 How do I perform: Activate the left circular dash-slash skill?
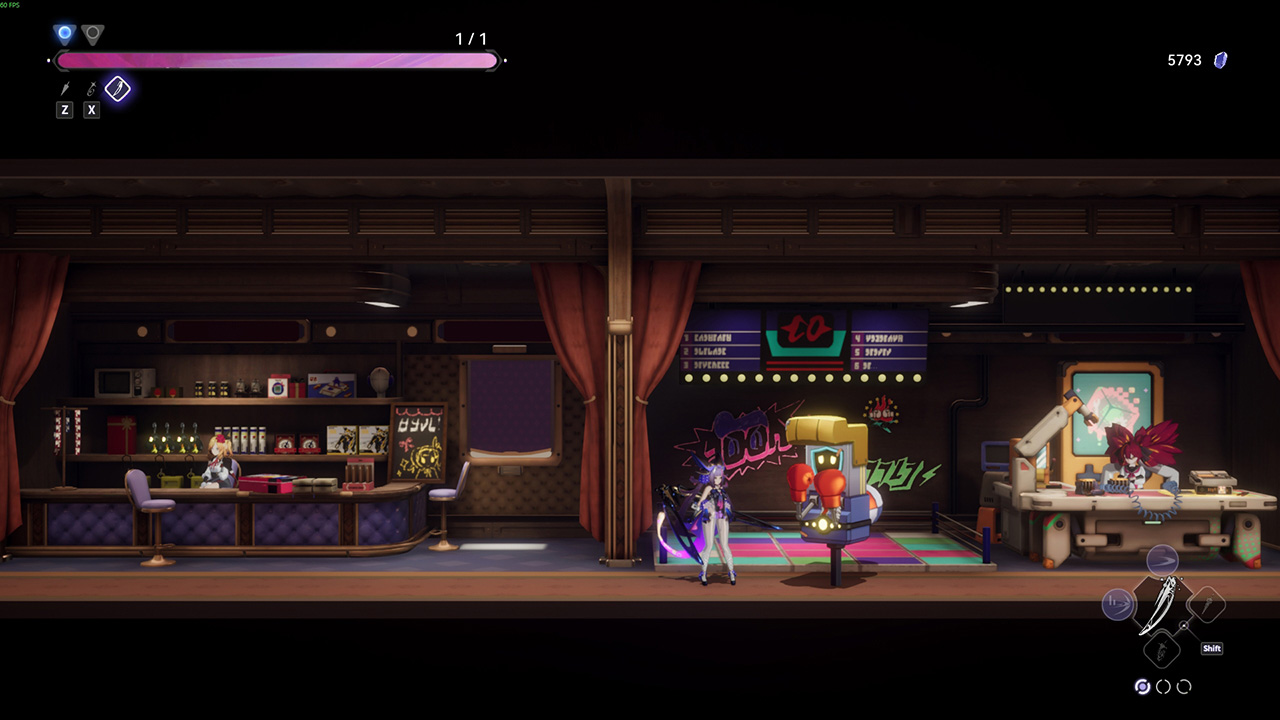click(x=1118, y=604)
